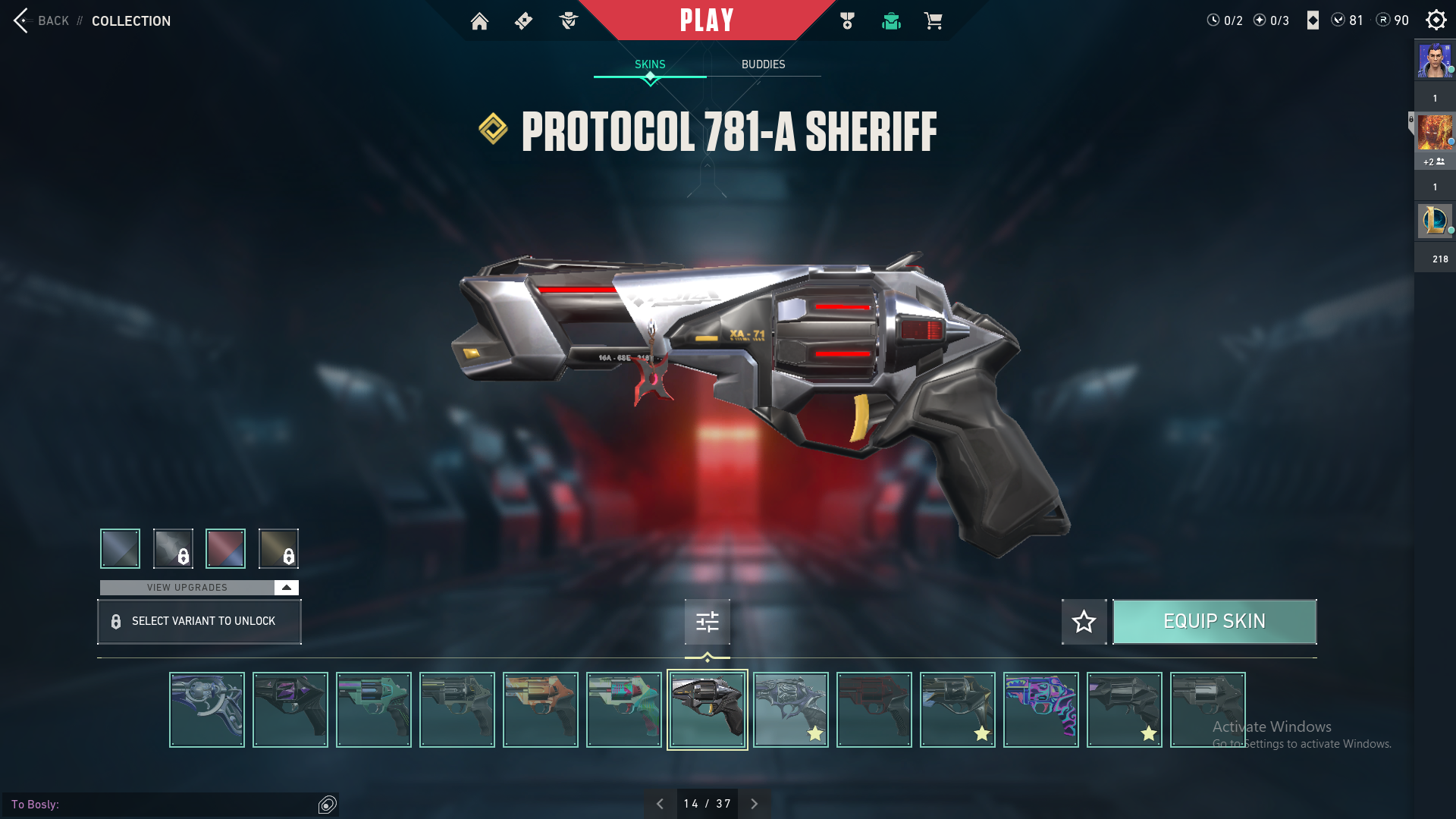Favorite this skin with the star button
This screenshot has height=819, width=1456.
pyautogui.click(x=1084, y=622)
